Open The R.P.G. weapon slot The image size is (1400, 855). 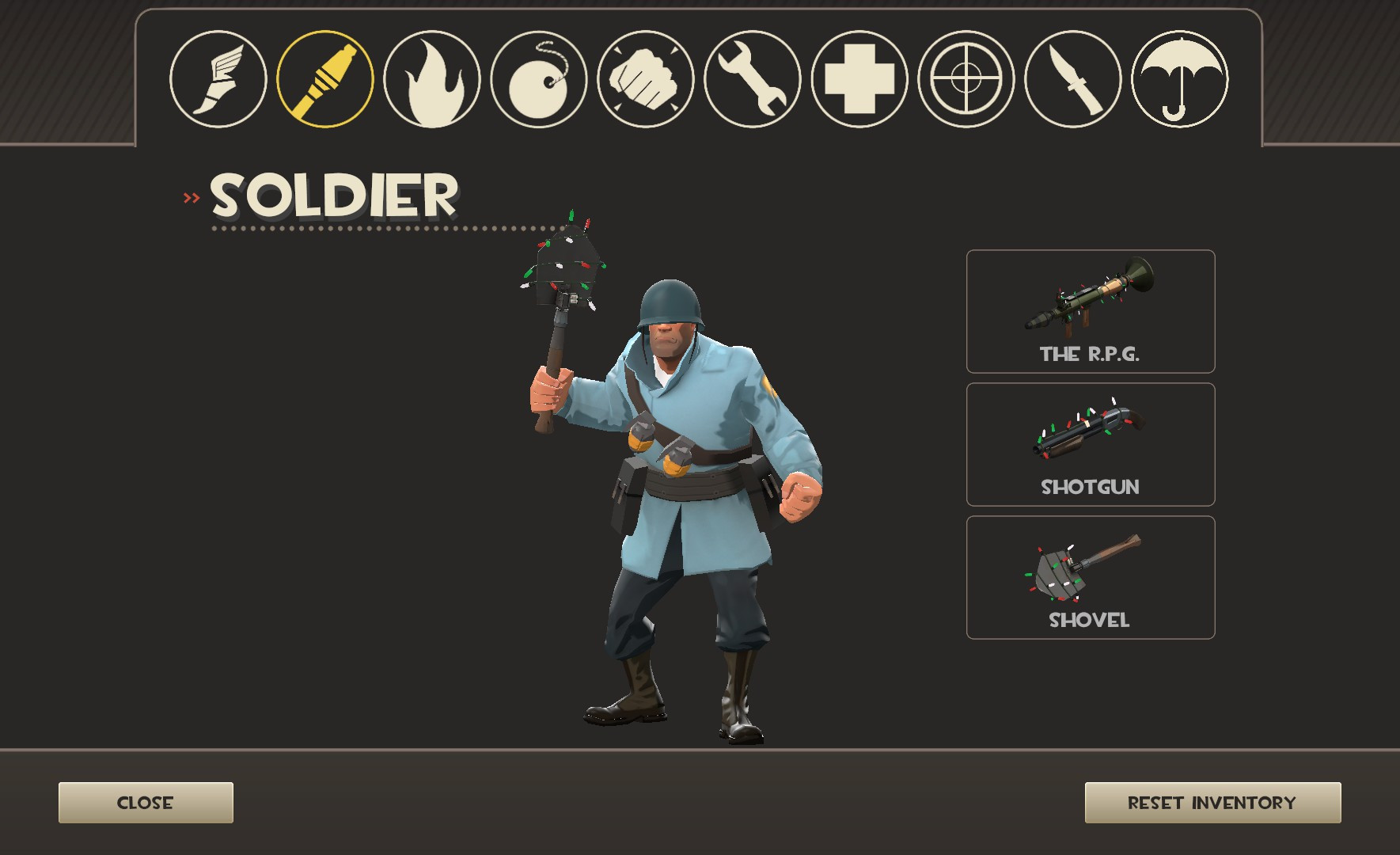click(1090, 311)
